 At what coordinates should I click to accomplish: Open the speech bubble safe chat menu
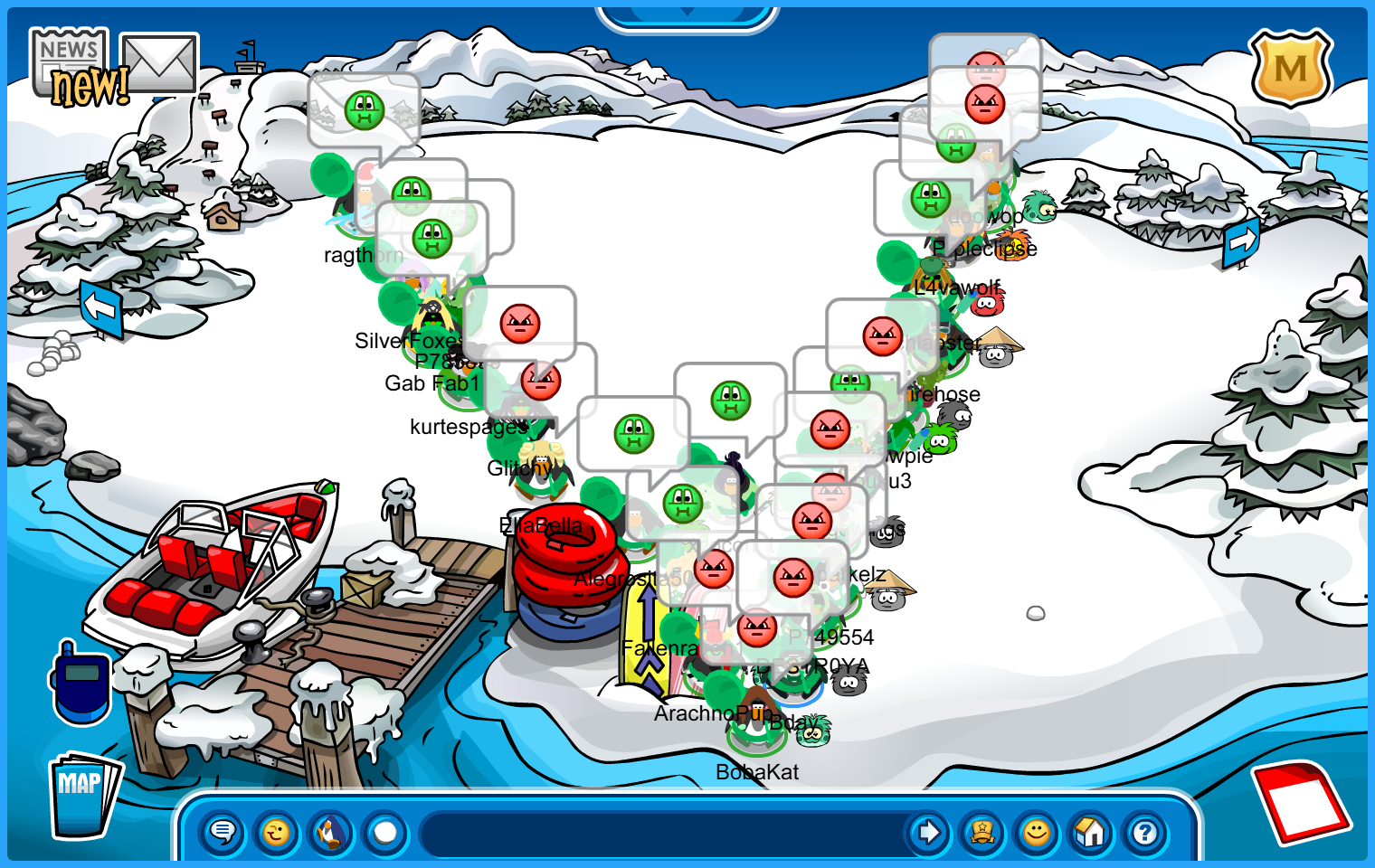point(223,832)
